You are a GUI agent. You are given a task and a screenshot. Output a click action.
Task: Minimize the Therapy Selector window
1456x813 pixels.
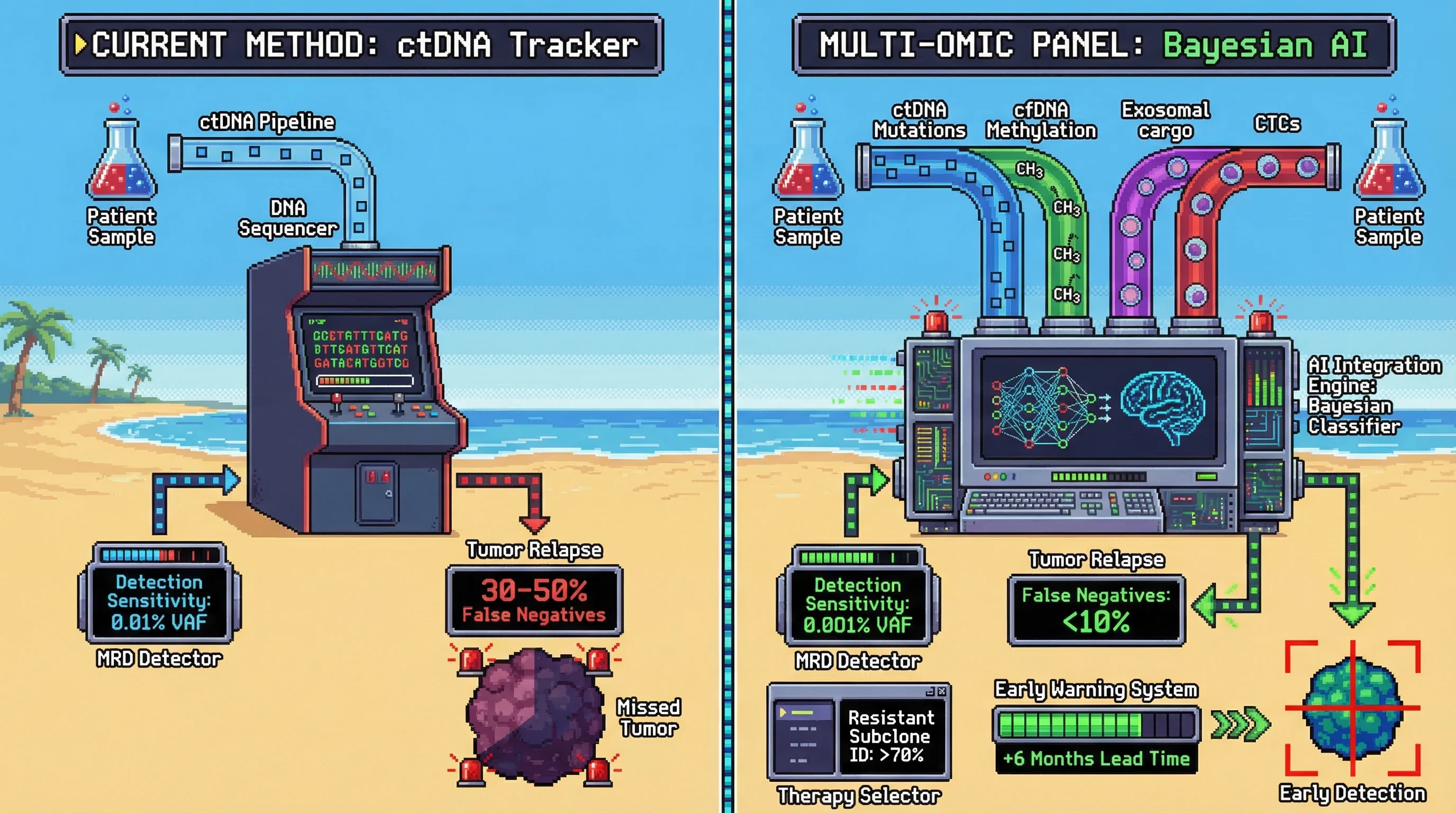930,691
